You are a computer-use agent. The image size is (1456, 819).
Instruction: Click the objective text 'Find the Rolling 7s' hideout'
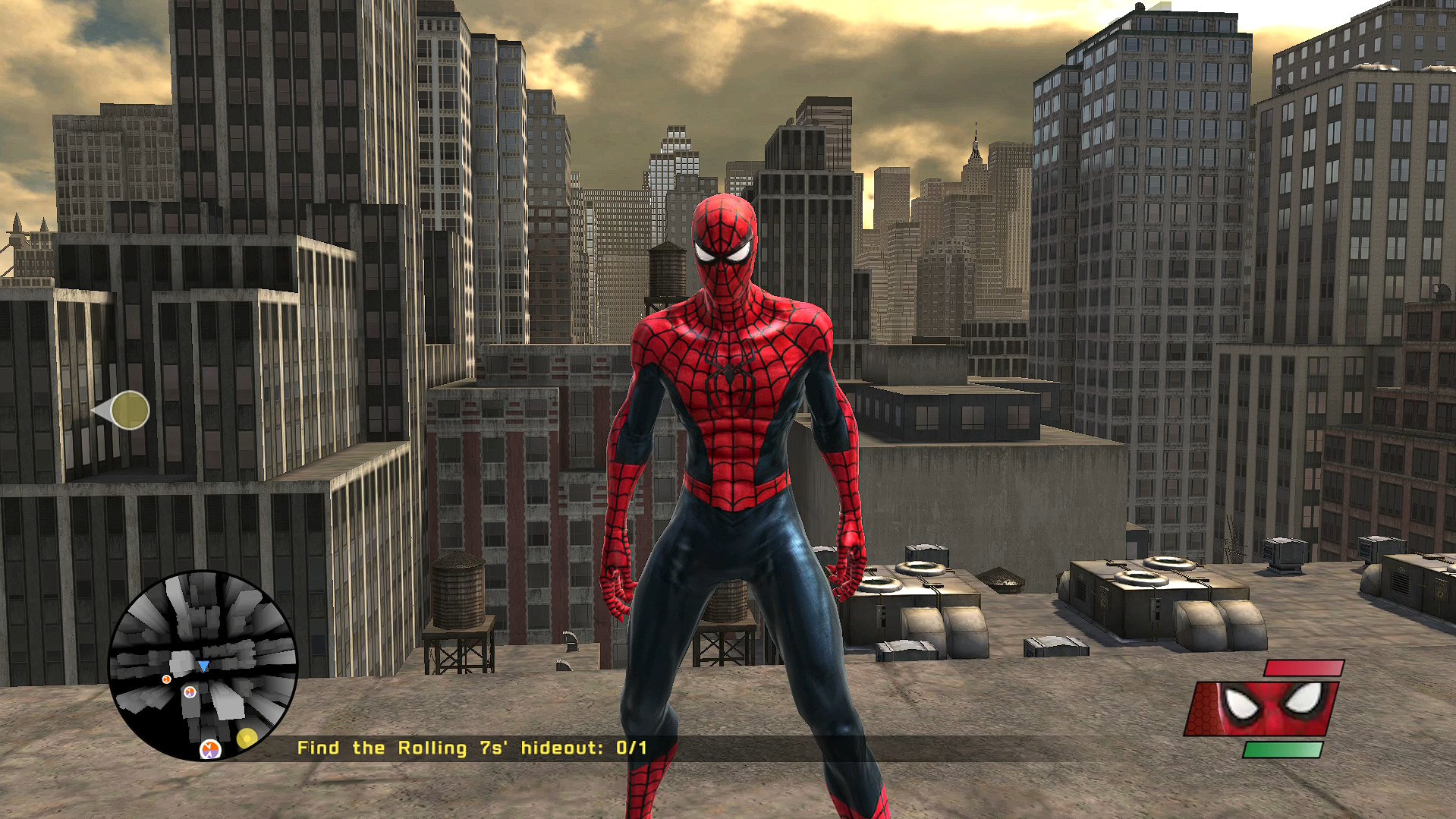pyautogui.click(x=451, y=747)
